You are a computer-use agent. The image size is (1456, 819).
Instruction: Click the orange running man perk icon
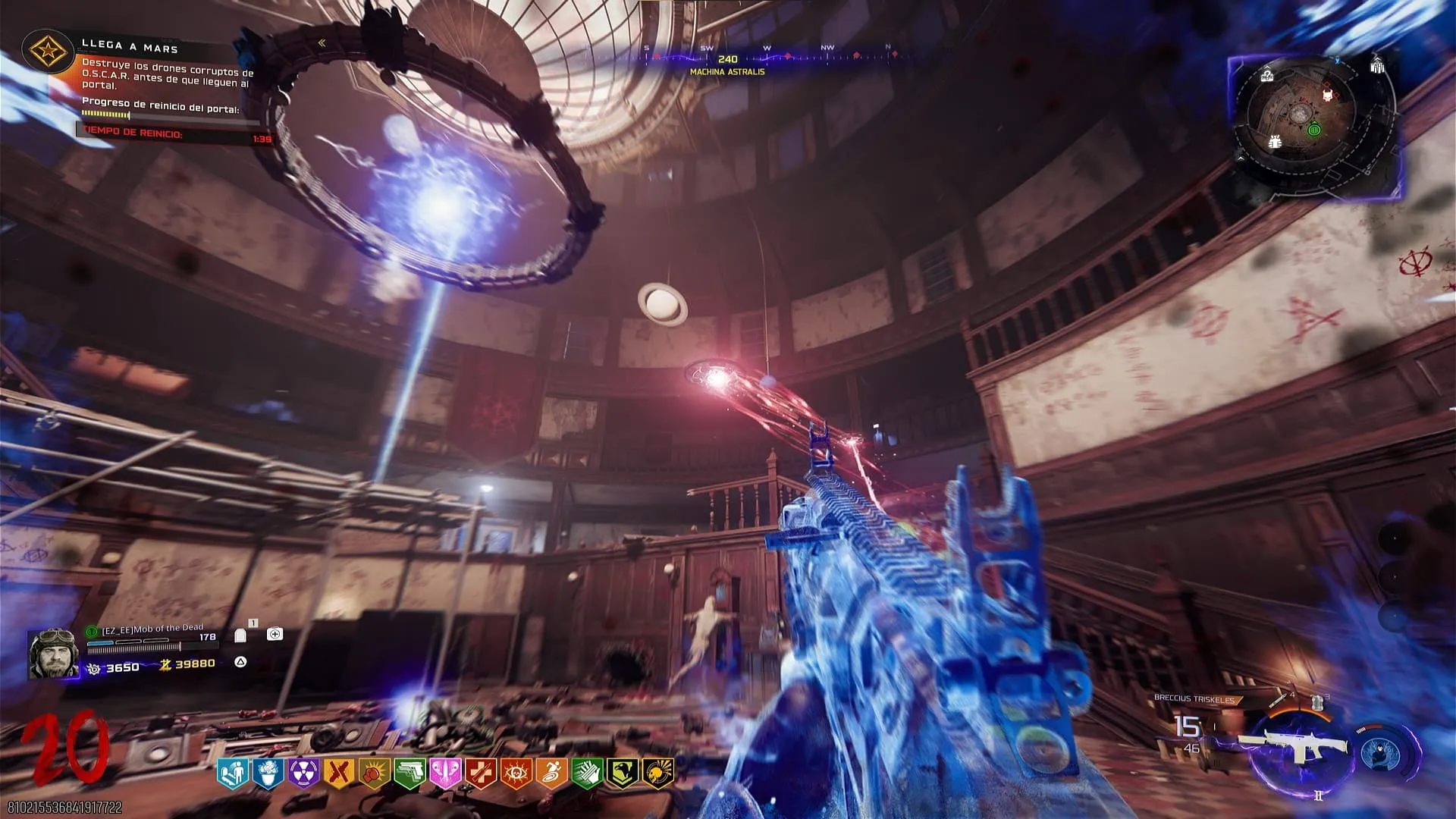pos(551,773)
